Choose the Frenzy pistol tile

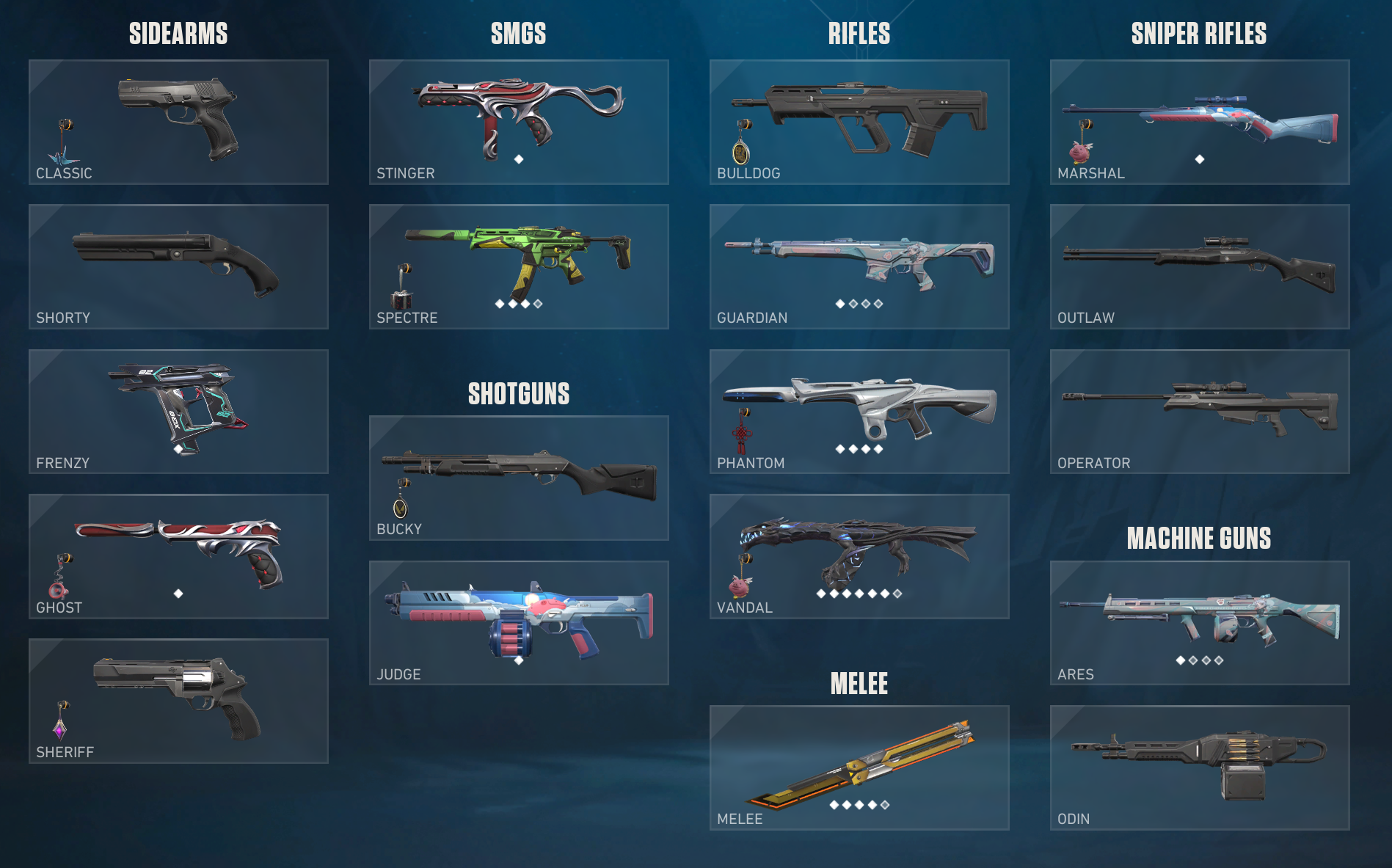coord(178,412)
